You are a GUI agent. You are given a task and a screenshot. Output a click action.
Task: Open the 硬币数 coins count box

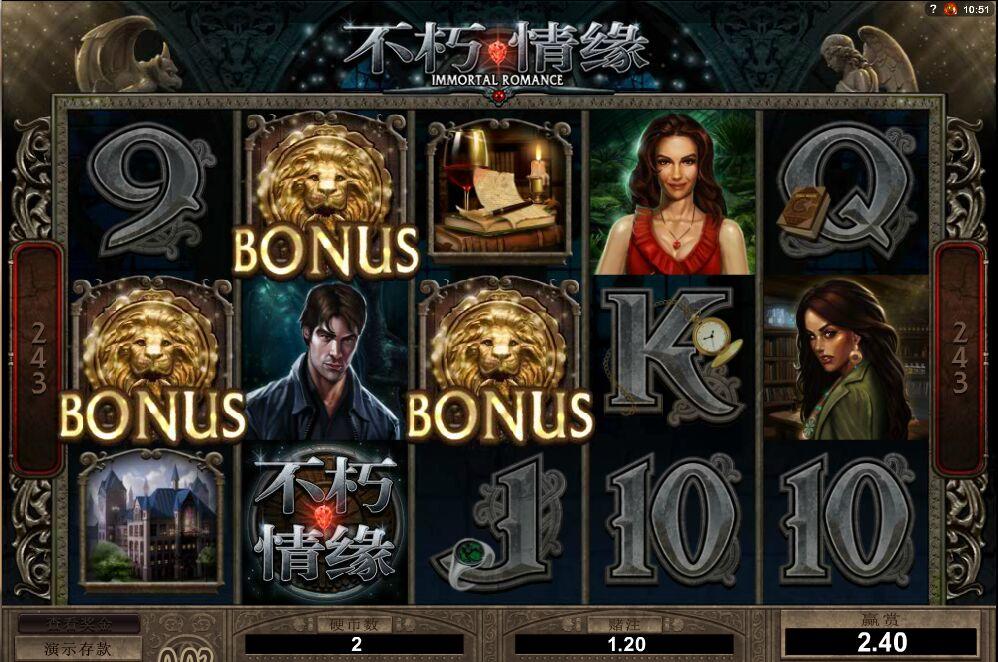[356, 645]
